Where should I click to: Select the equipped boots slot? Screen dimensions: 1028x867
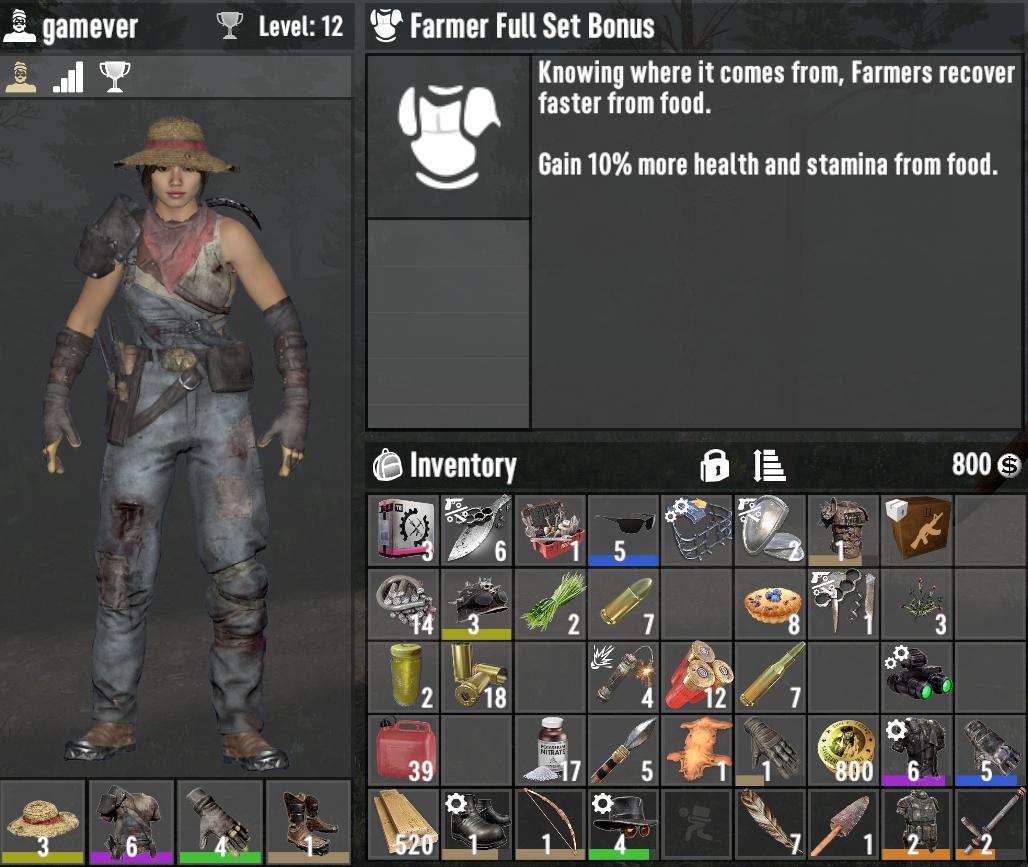pyautogui.click(x=308, y=822)
